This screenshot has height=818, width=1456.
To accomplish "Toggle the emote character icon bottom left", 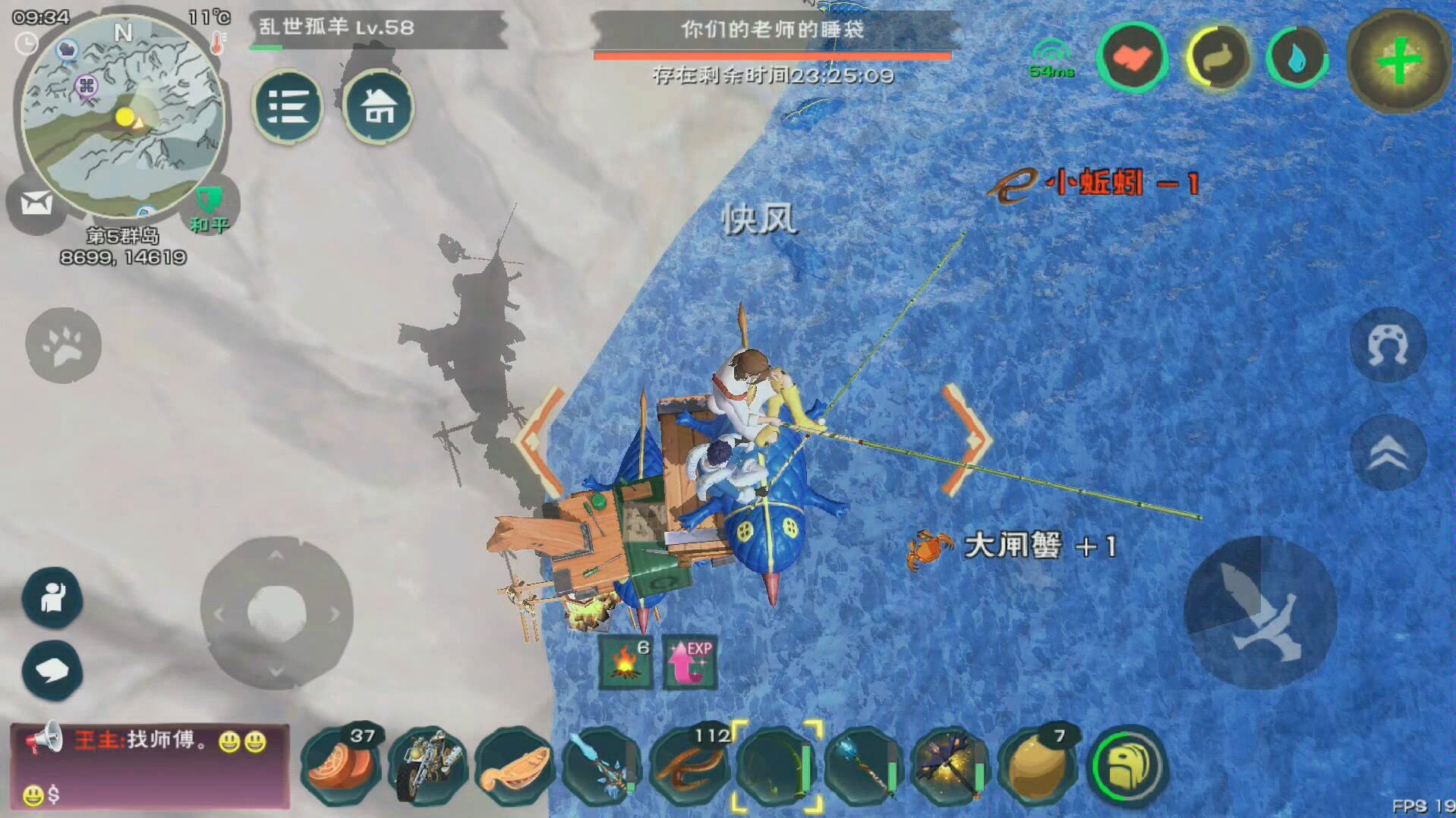I will point(52,599).
